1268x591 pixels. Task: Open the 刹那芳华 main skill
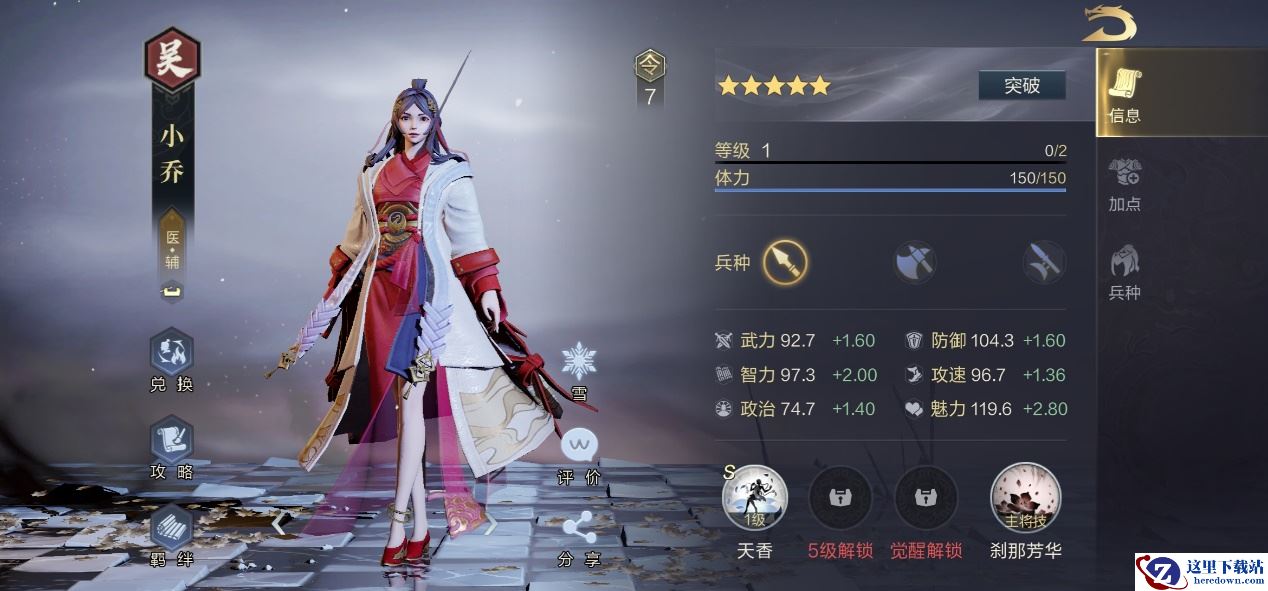(1025, 499)
